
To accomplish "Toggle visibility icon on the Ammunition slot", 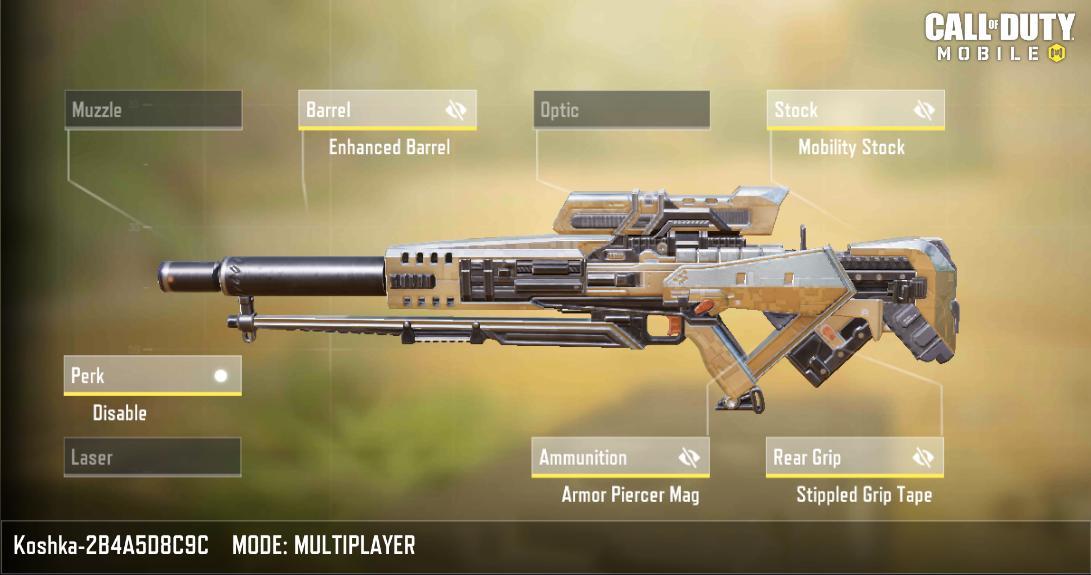I will coord(689,458).
